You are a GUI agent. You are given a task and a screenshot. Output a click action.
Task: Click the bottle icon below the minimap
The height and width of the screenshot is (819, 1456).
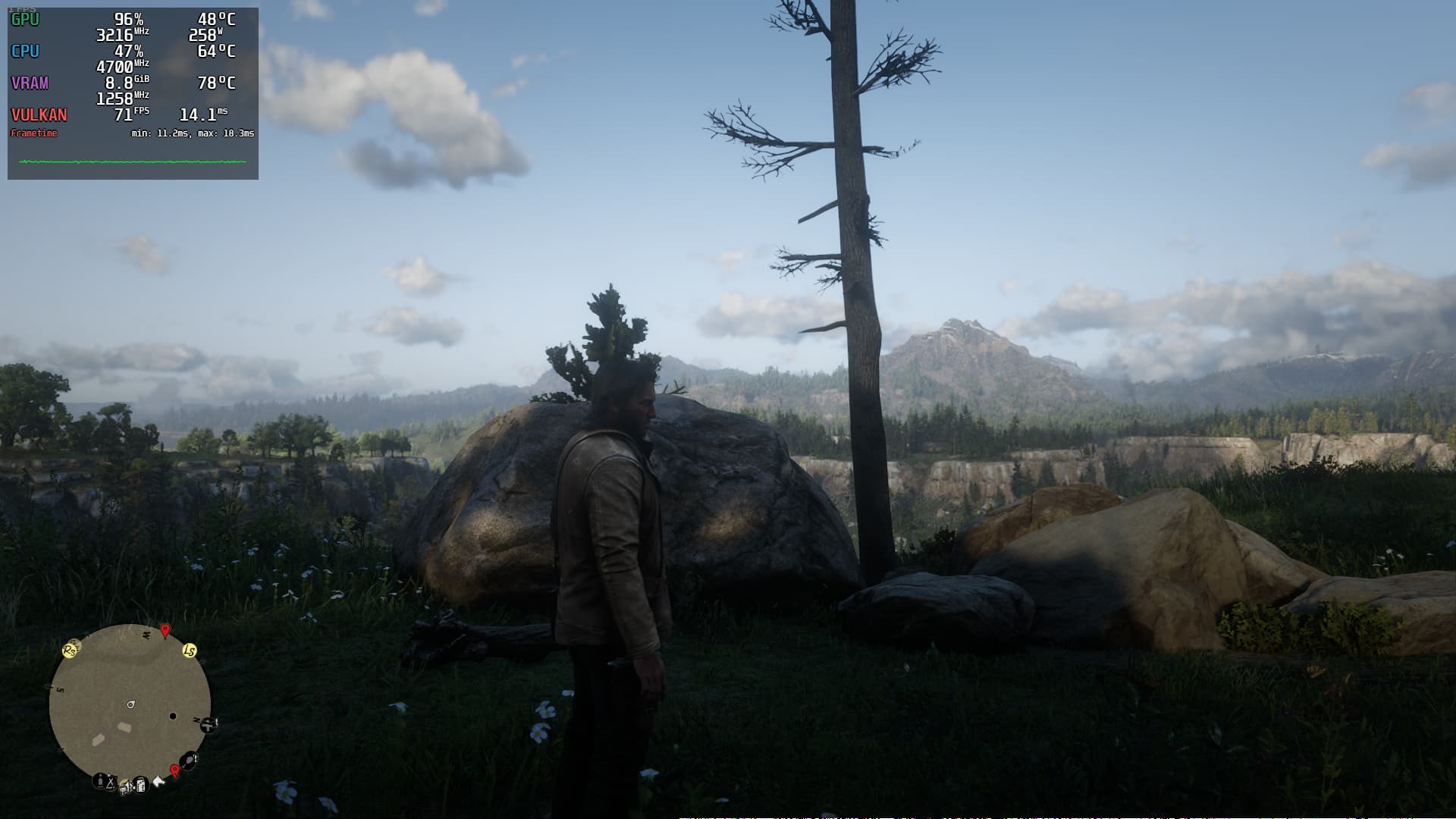click(100, 781)
